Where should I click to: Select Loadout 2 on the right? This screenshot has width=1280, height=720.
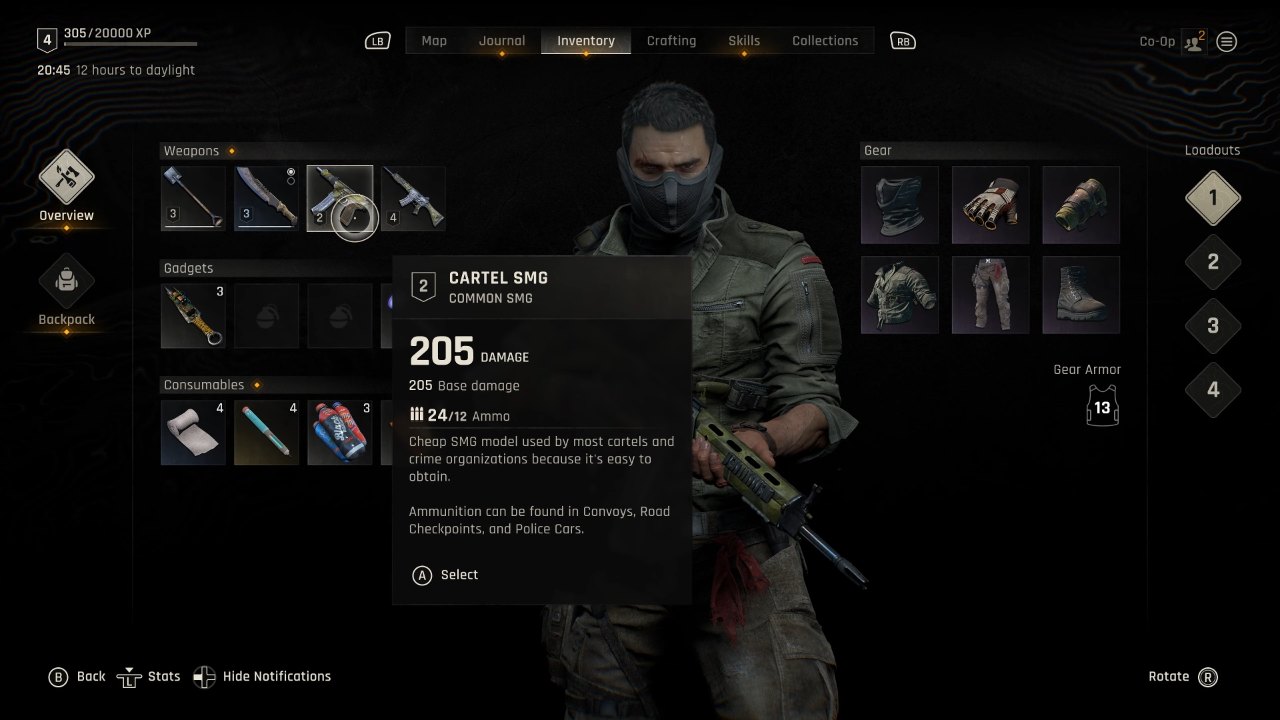(x=1213, y=261)
